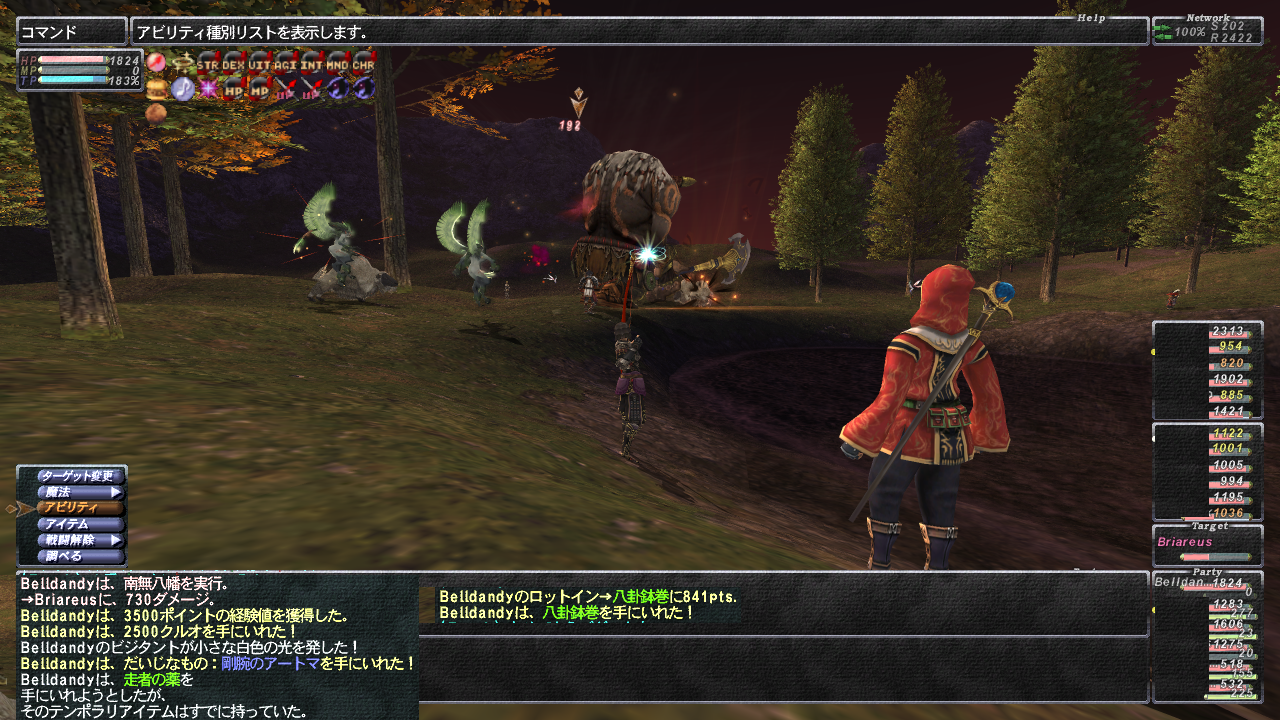This screenshot has width=1280, height=720.
Task: Click the music note song status icon
Action: 182,89
